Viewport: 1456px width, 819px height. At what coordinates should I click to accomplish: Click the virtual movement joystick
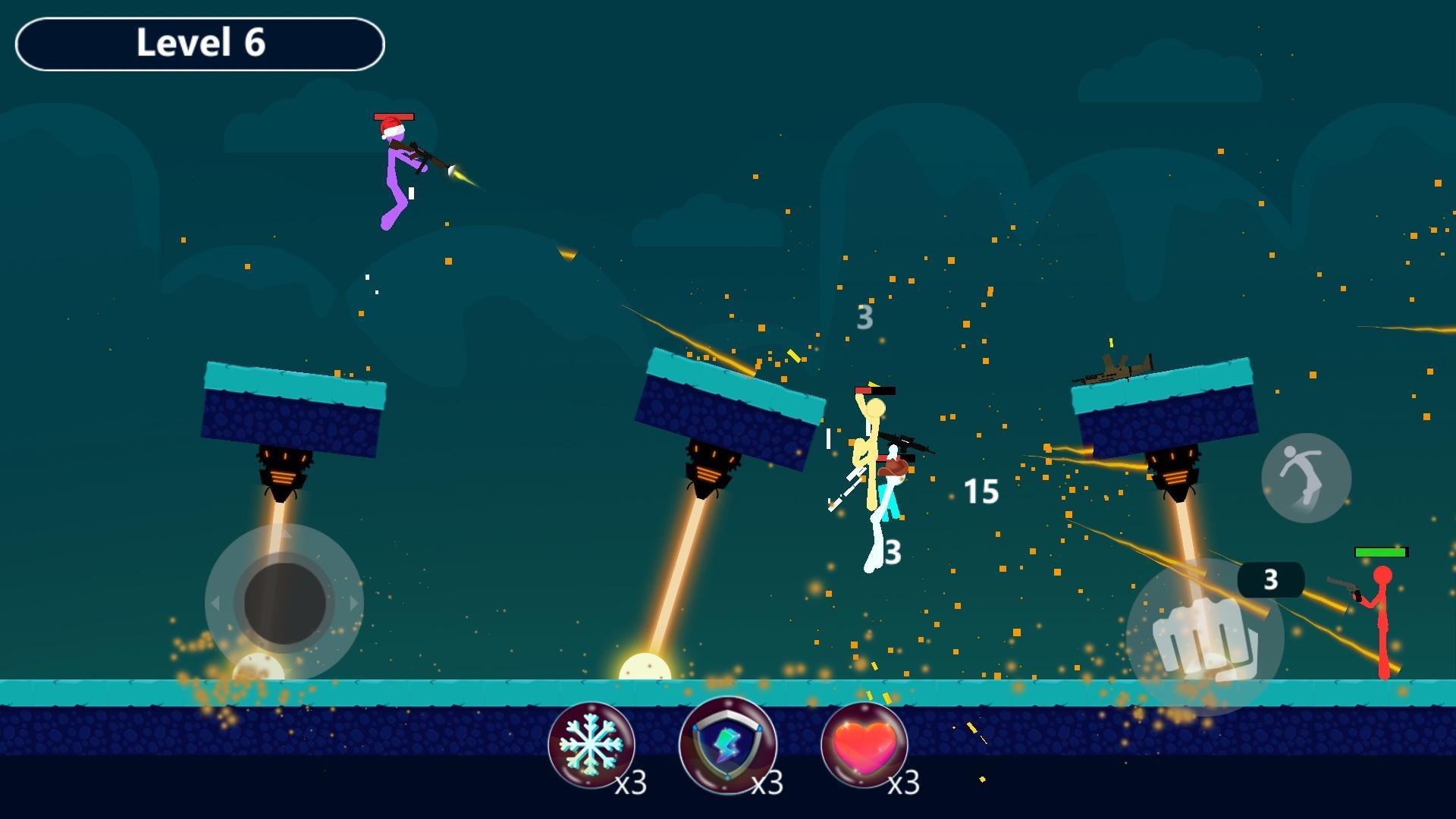pos(284,603)
